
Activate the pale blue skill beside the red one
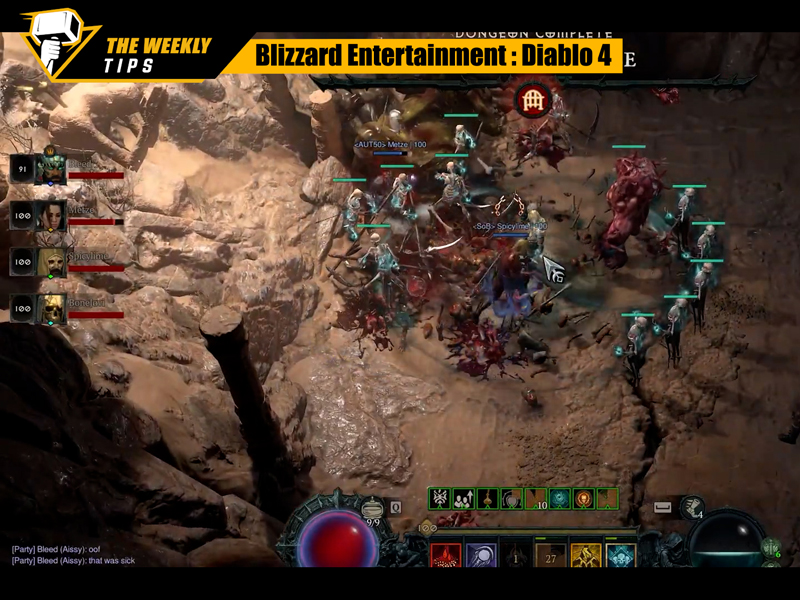pyautogui.click(x=481, y=558)
